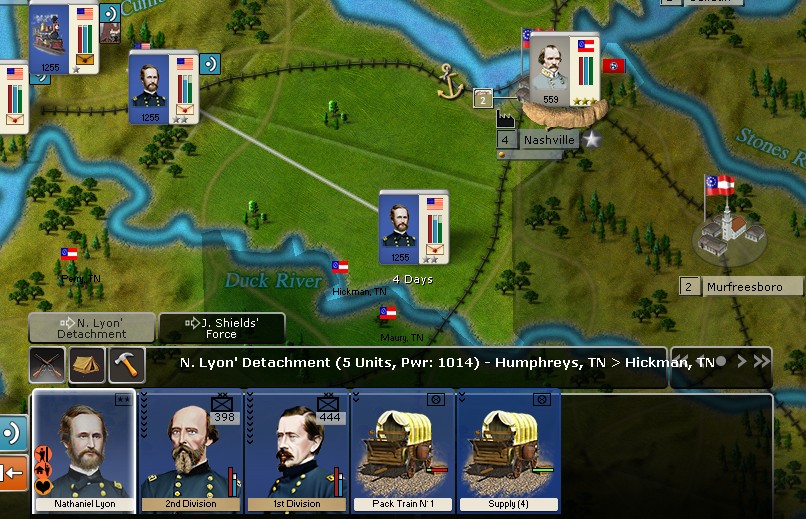The width and height of the screenshot is (806, 519).
Task: Open the J. Shields' Force tab
Action: pyautogui.click(x=222, y=327)
